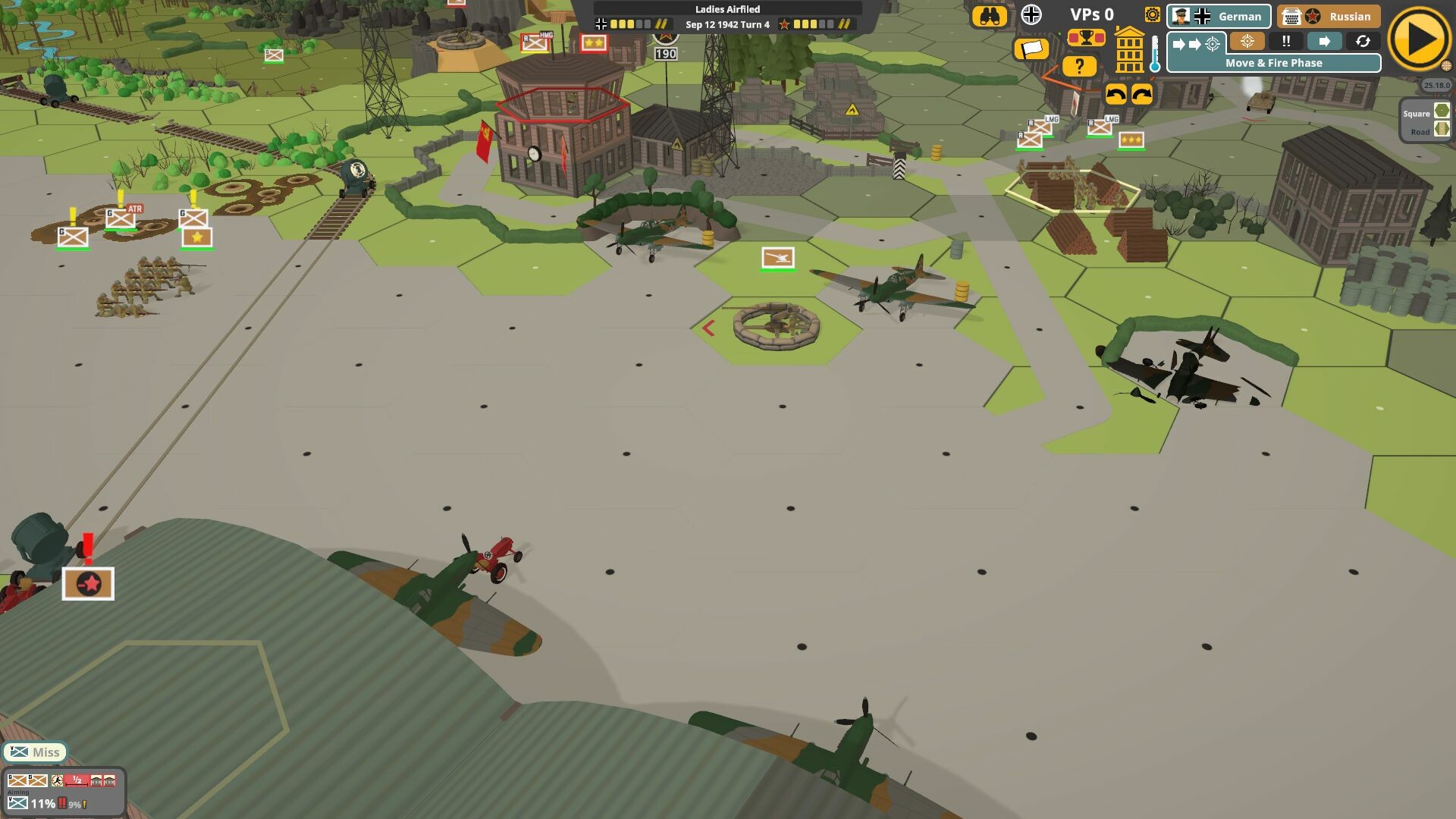
Task: Expand the German commander faction panel
Action: pyautogui.click(x=1219, y=16)
